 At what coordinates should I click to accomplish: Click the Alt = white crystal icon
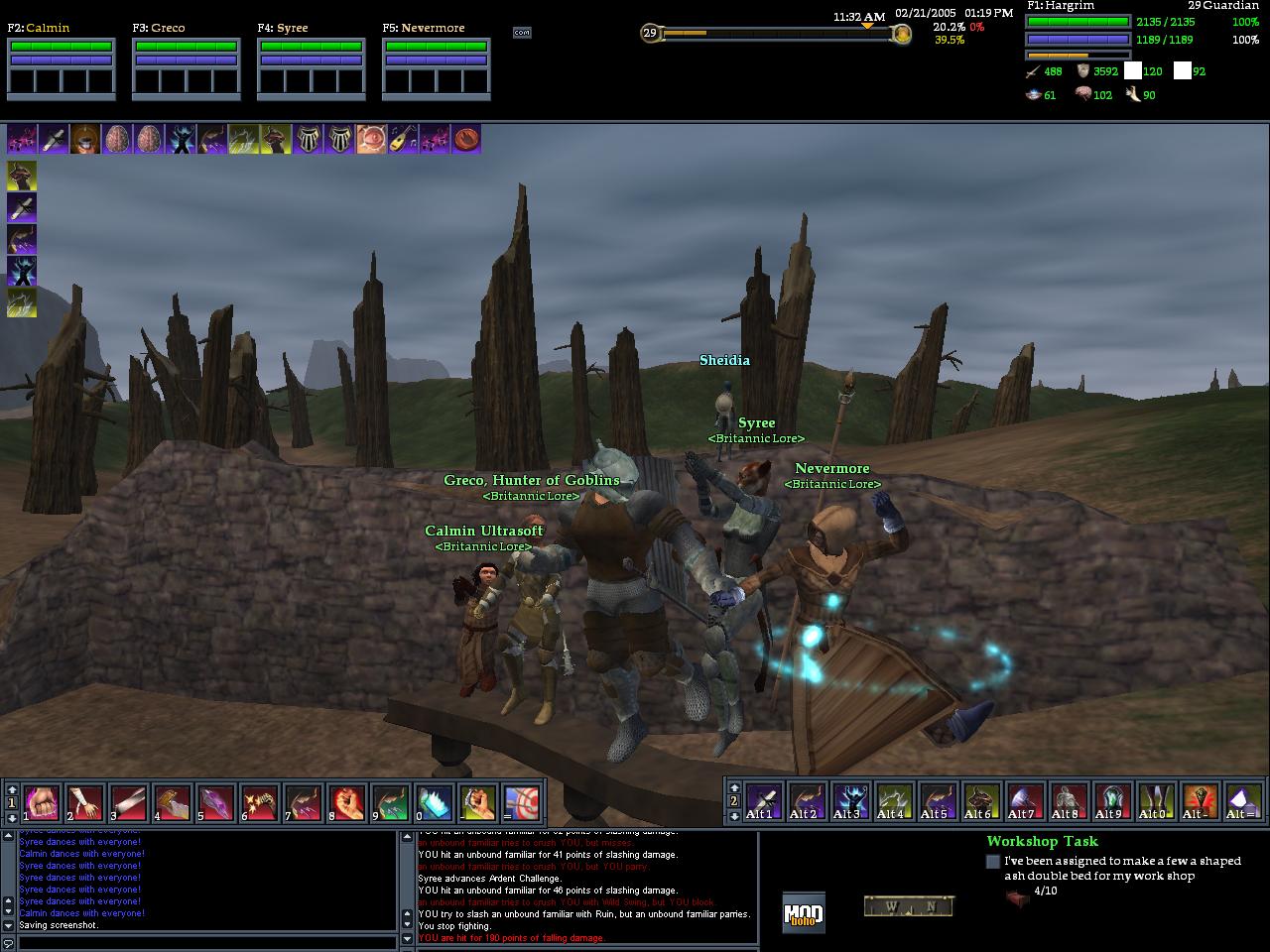[1243, 800]
